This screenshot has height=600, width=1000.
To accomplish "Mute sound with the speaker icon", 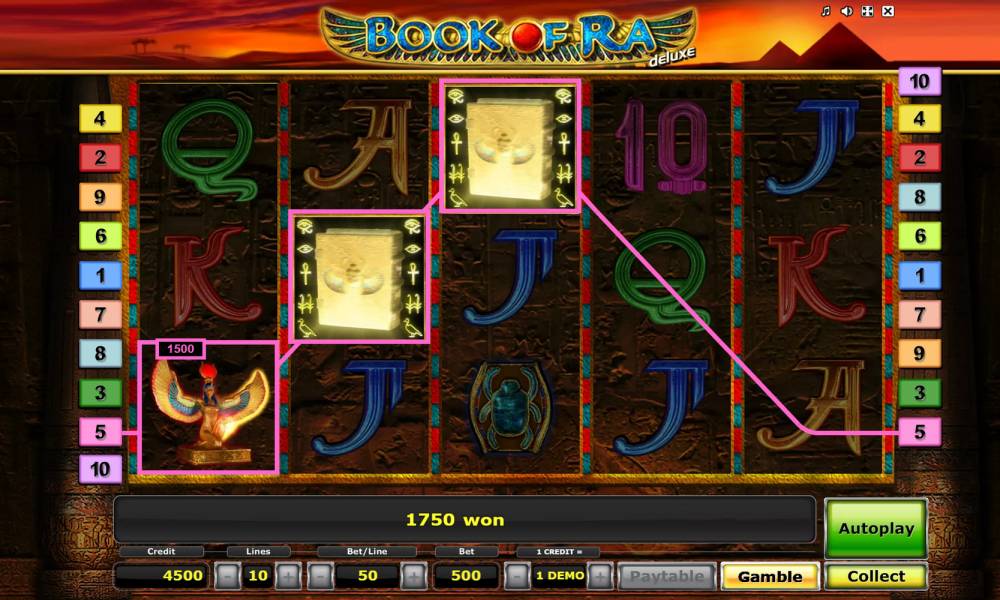I will [846, 11].
